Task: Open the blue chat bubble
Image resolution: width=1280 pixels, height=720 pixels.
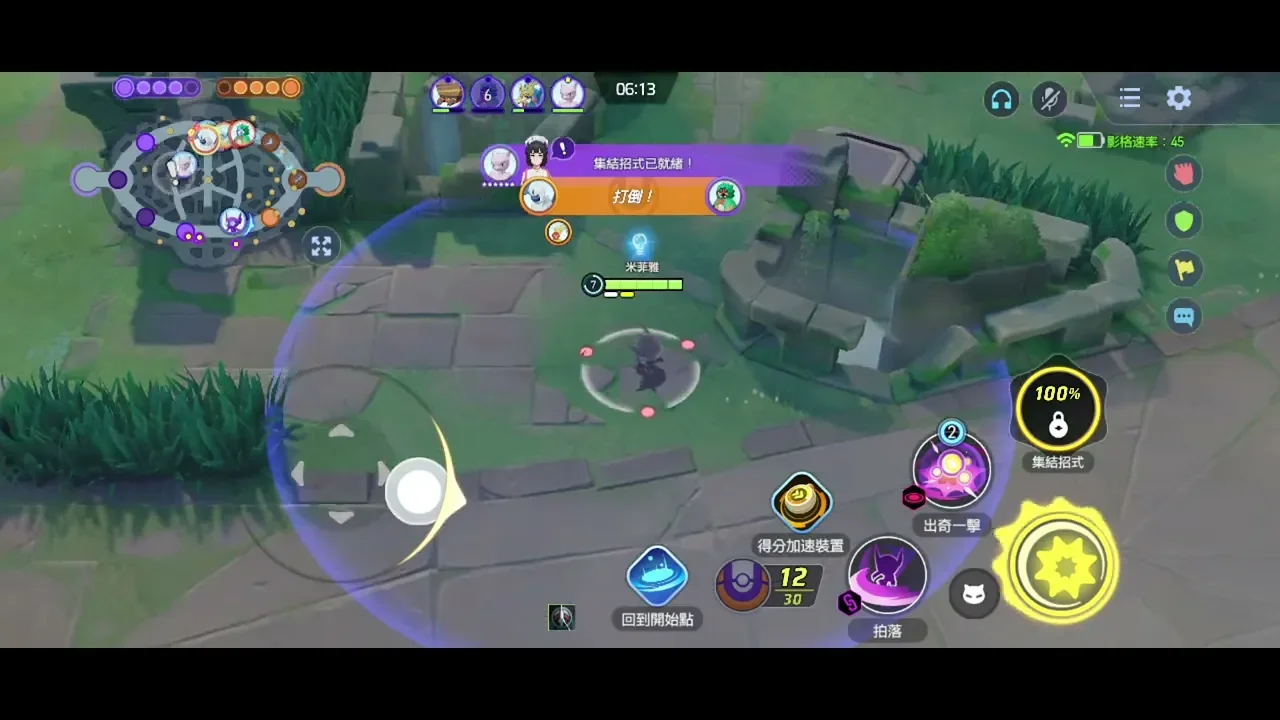Action: coord(1184,317)
